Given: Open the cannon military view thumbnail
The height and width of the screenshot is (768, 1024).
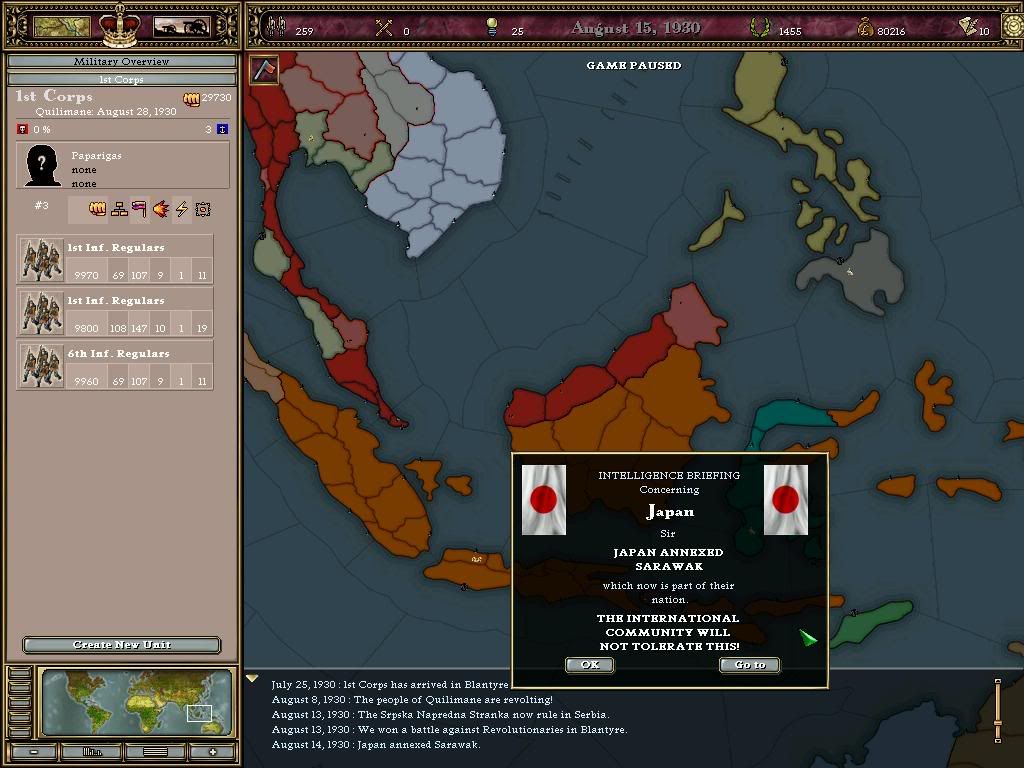Looking at the screenshot, I should click(x=181, y=26).
